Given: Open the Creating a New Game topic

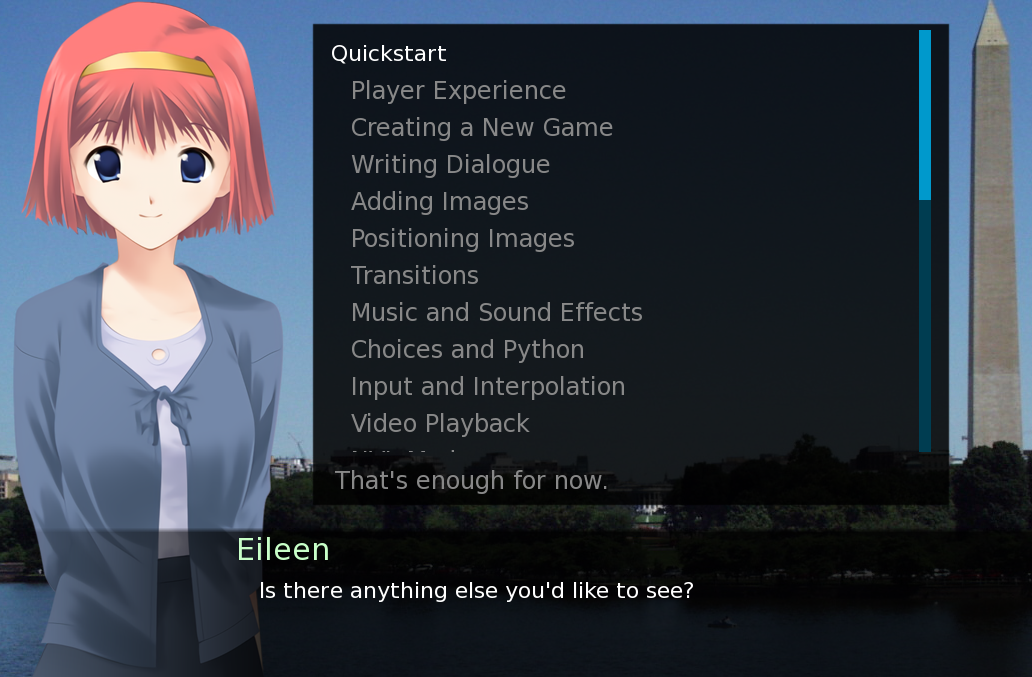Looking at the screenshot, I should pos(481,128).
